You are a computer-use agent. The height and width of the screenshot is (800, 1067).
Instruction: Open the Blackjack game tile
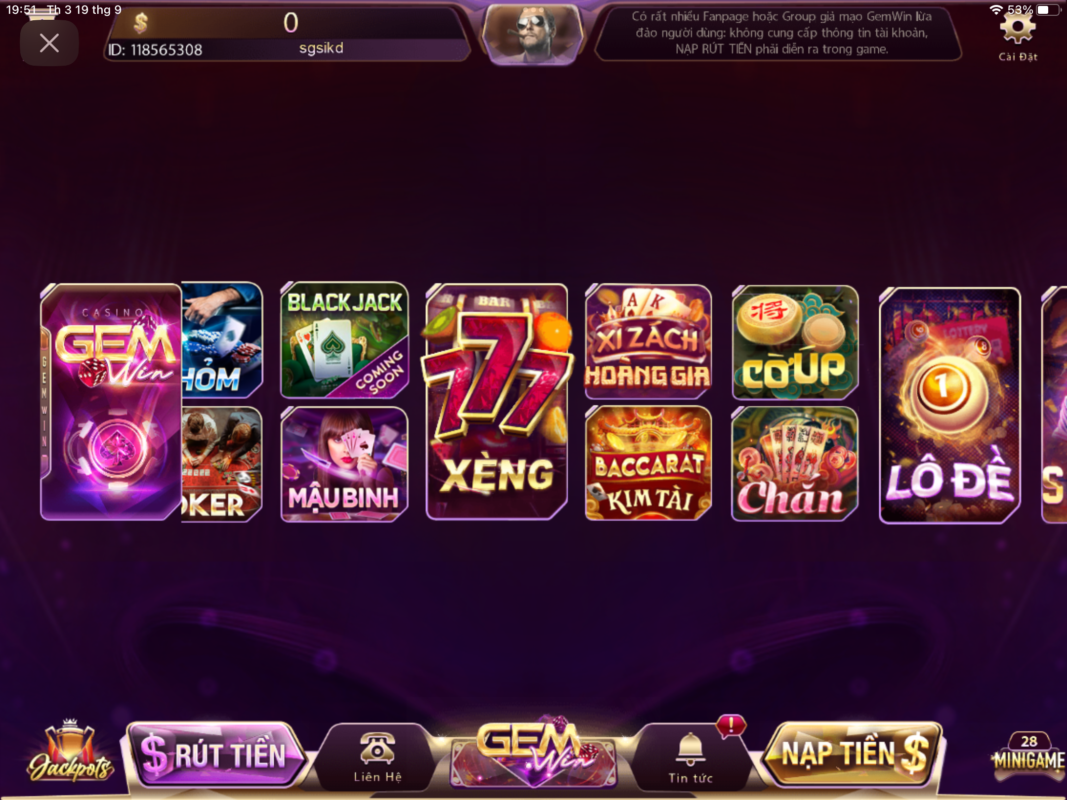click(x=344, y=340)
